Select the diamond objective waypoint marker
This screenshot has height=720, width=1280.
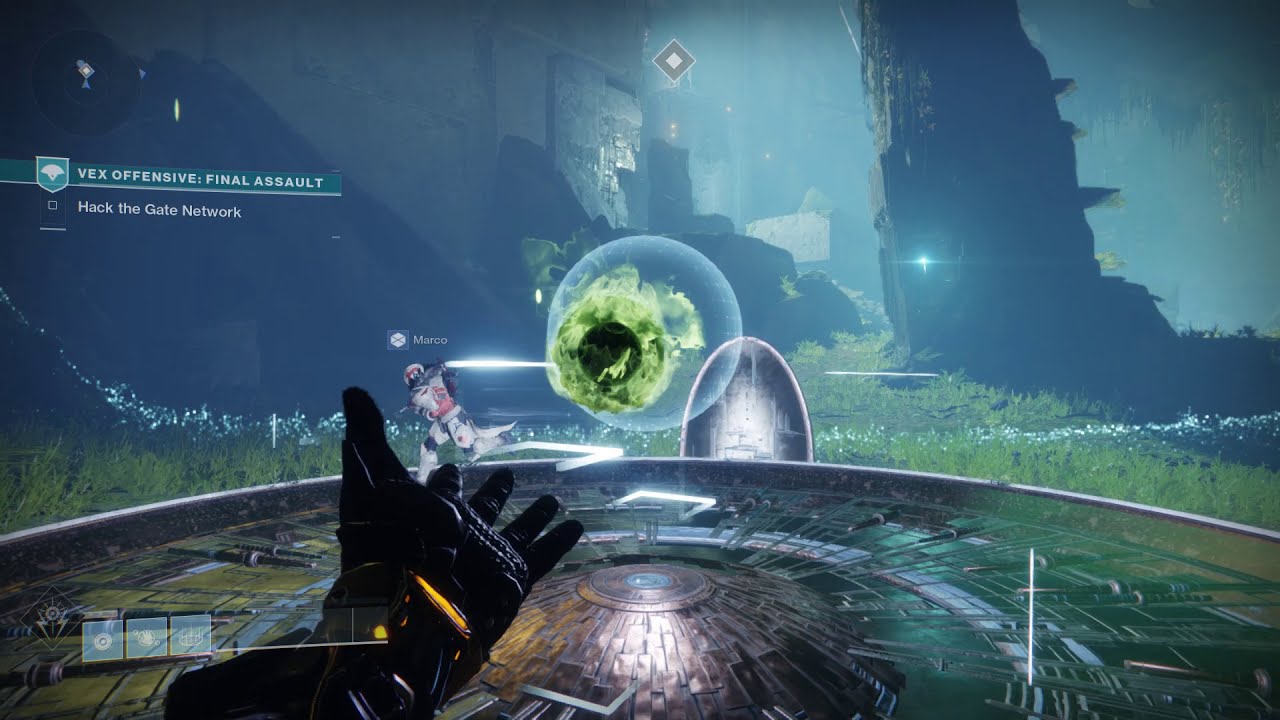[673, 62]
